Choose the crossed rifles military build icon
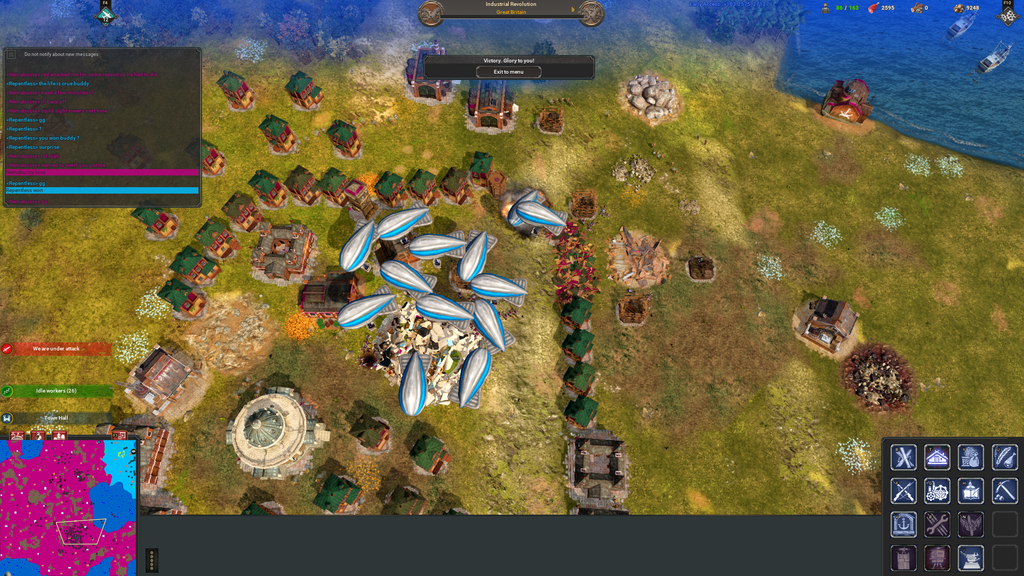The height and width of the screenshot is (576, 1024). pyautogui.click(x=904, y=491)
